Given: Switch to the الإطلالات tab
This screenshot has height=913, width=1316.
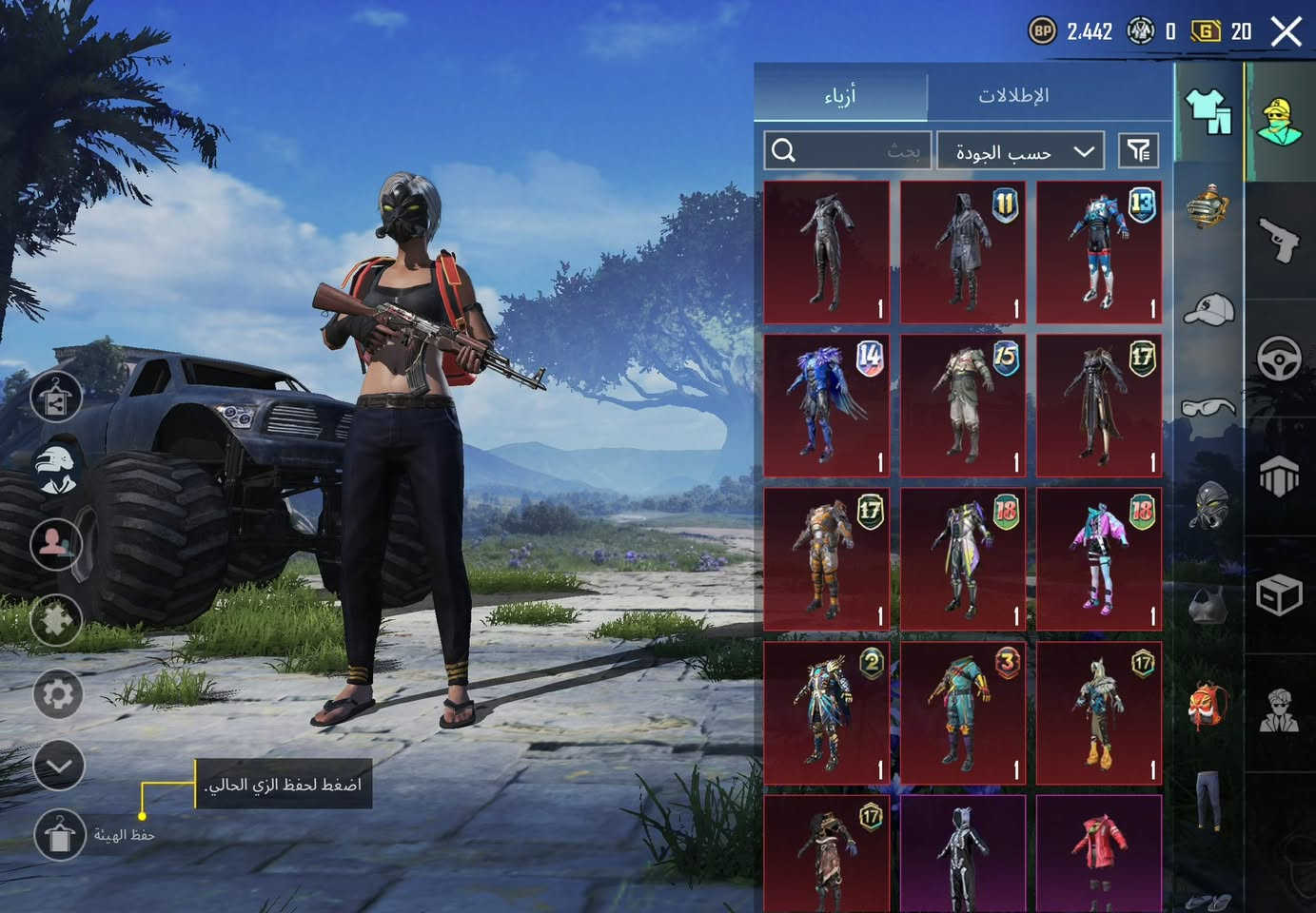Looking at the screenshot, I should [x=1013, y=95].
